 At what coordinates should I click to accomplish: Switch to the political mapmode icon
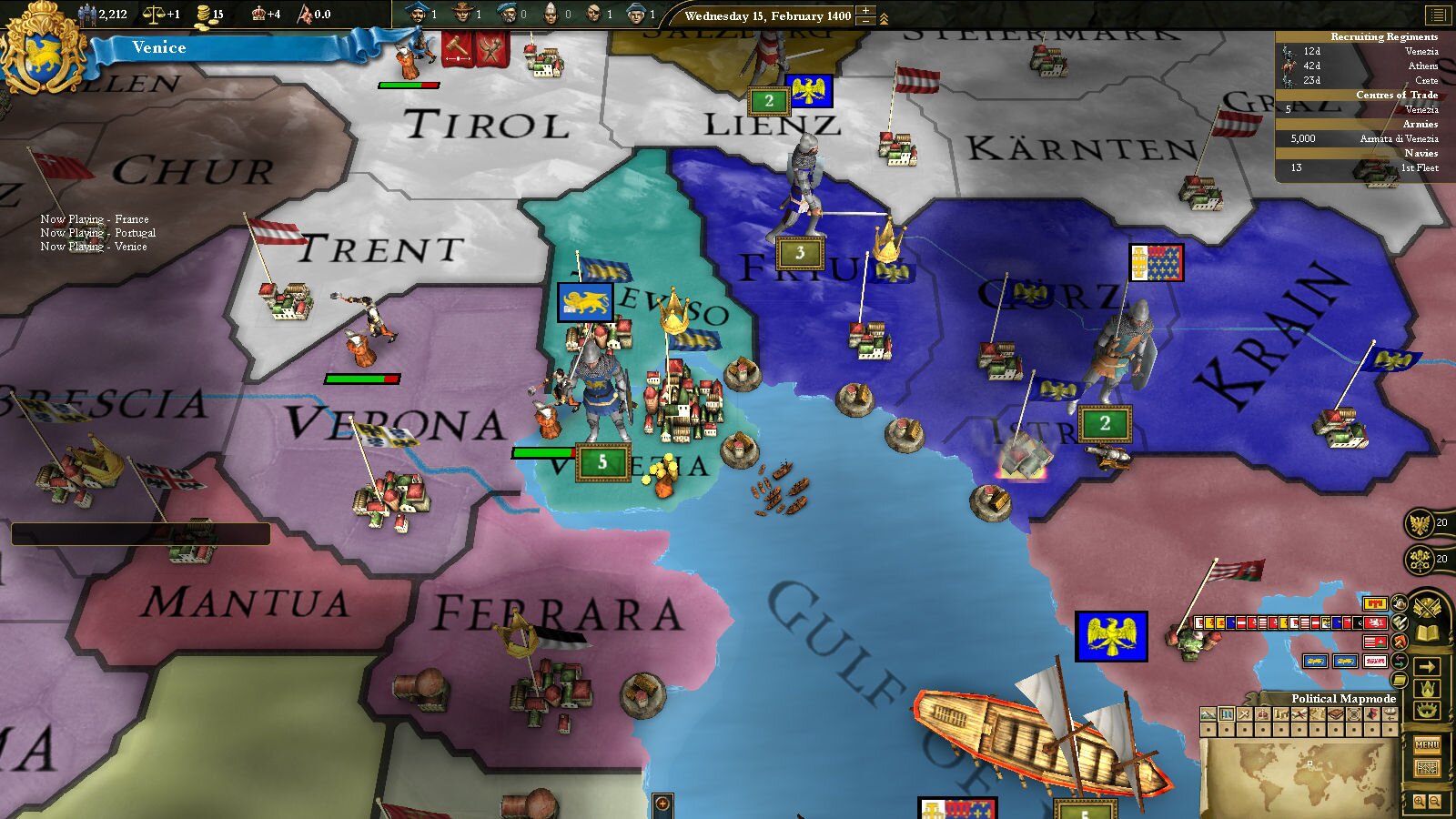(1227, 713)
